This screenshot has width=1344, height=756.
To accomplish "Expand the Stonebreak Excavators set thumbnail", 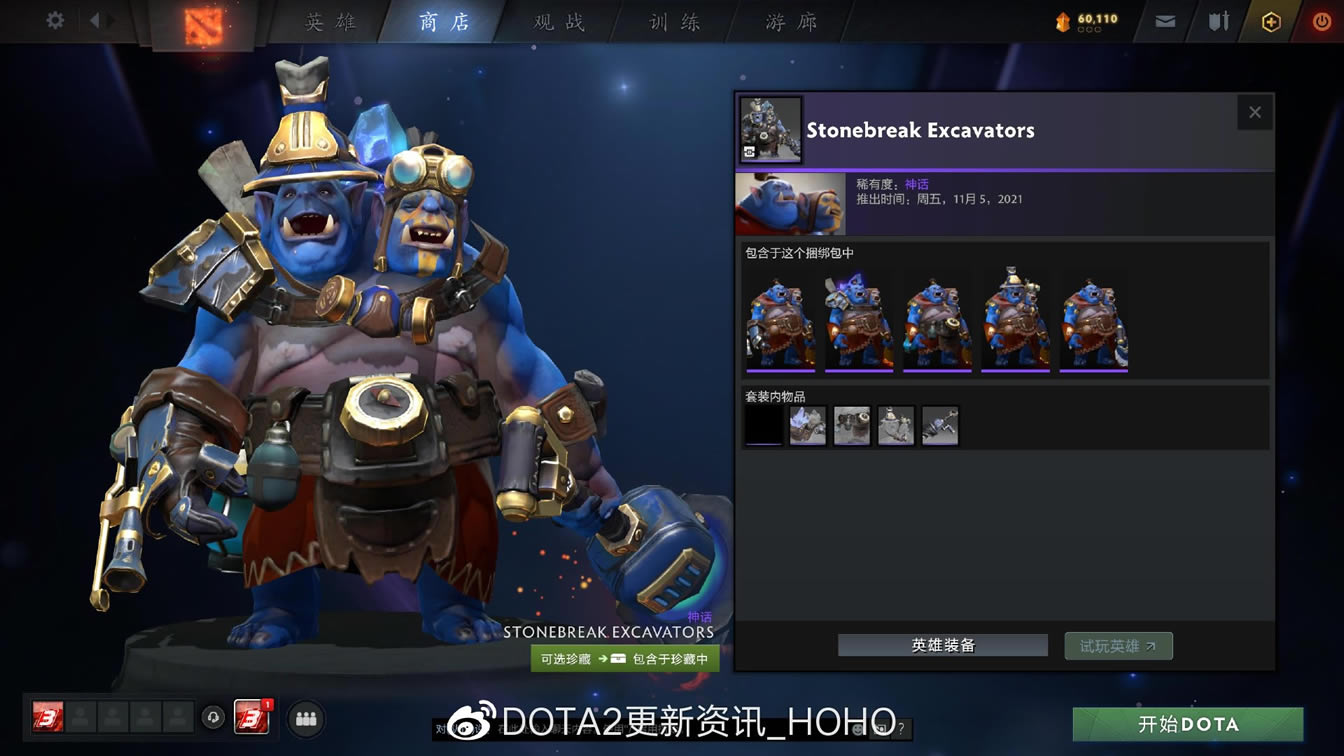I will click(x=770, y=128).
